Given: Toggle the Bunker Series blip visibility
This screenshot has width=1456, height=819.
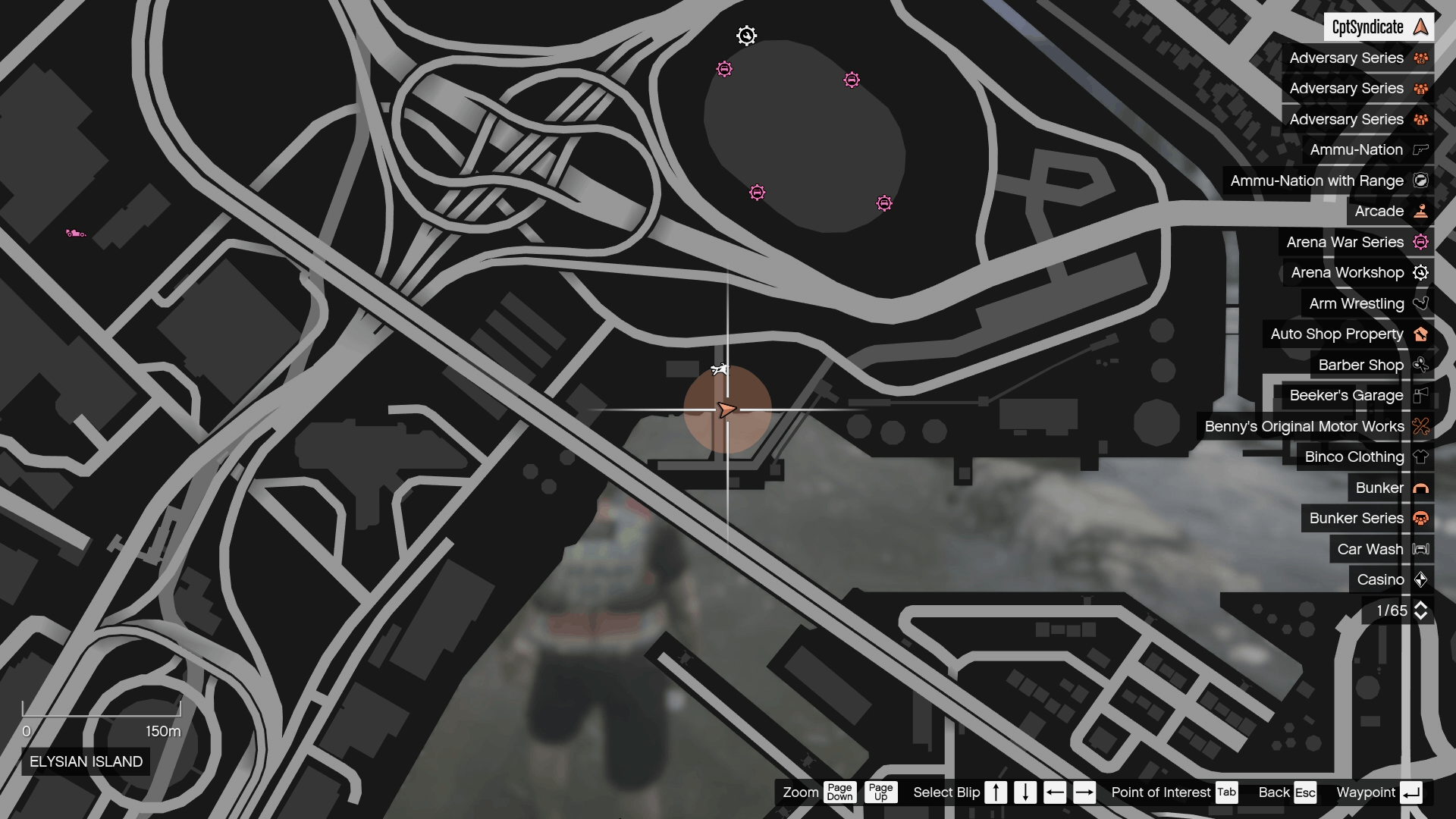Looking at the screenshot, I should tap(1420, 518).
